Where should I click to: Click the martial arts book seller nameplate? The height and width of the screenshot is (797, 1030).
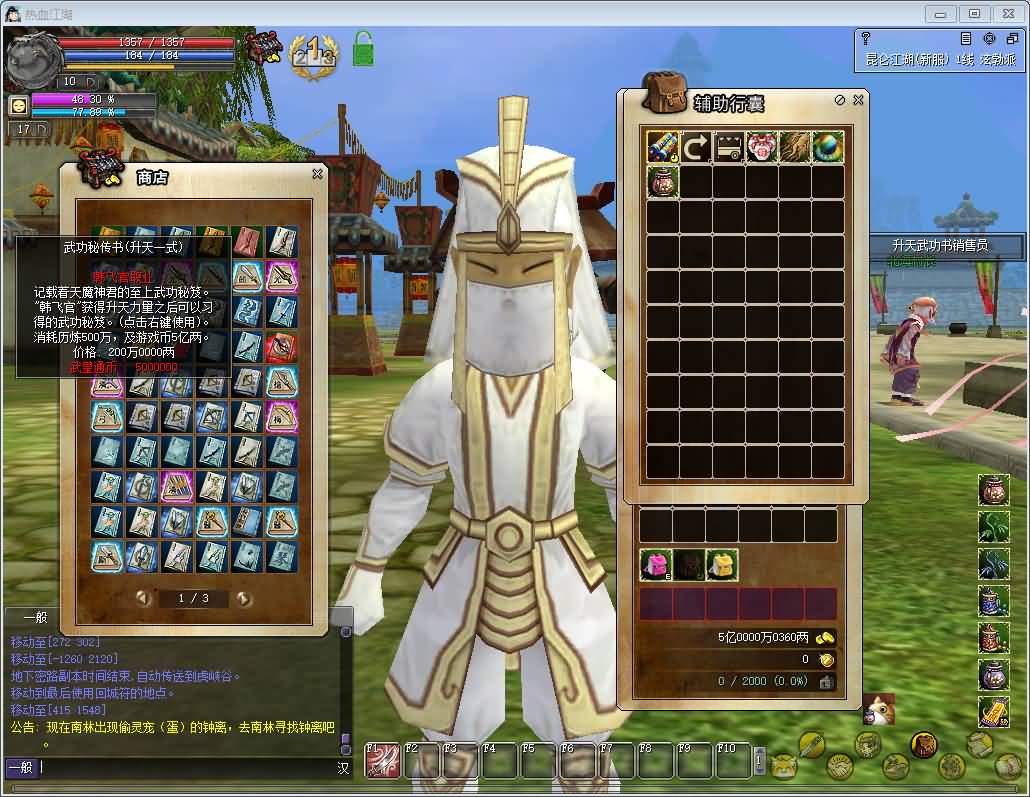tap(940, 245)
